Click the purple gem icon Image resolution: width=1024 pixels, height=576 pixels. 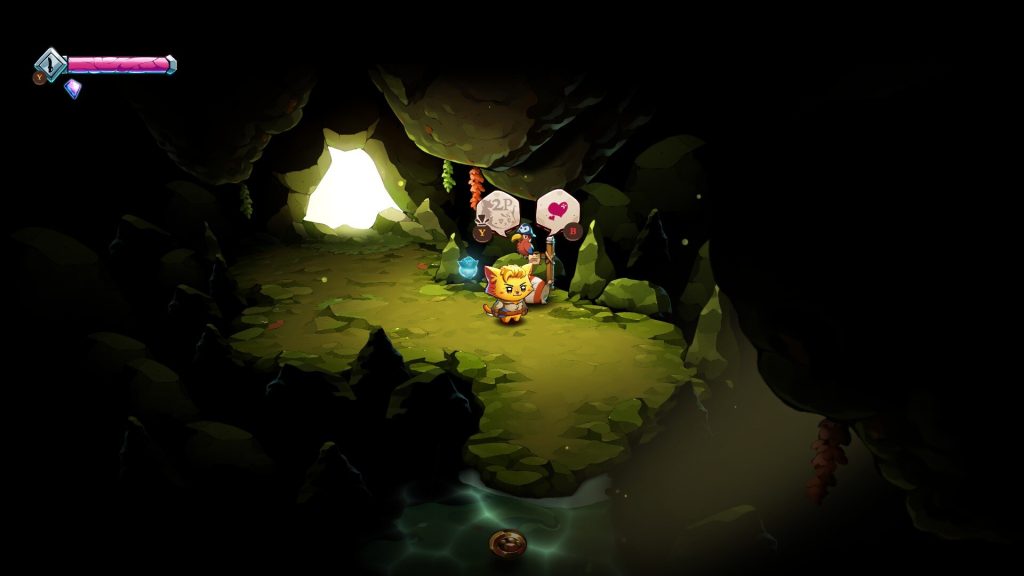(73, 88)
